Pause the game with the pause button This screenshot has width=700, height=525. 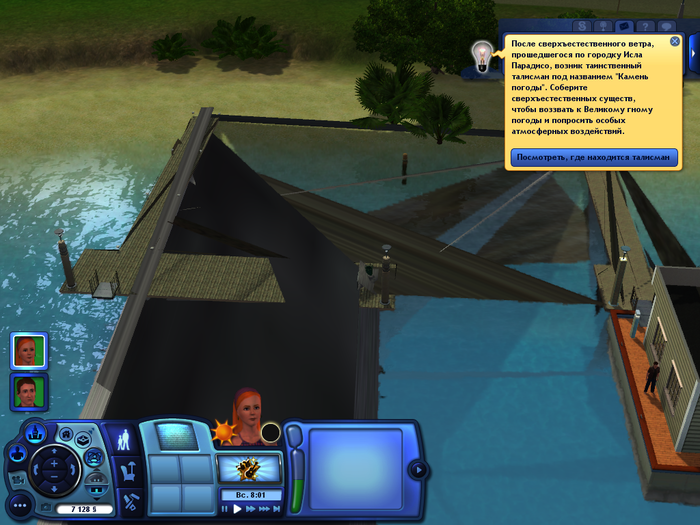pos(225,508)
